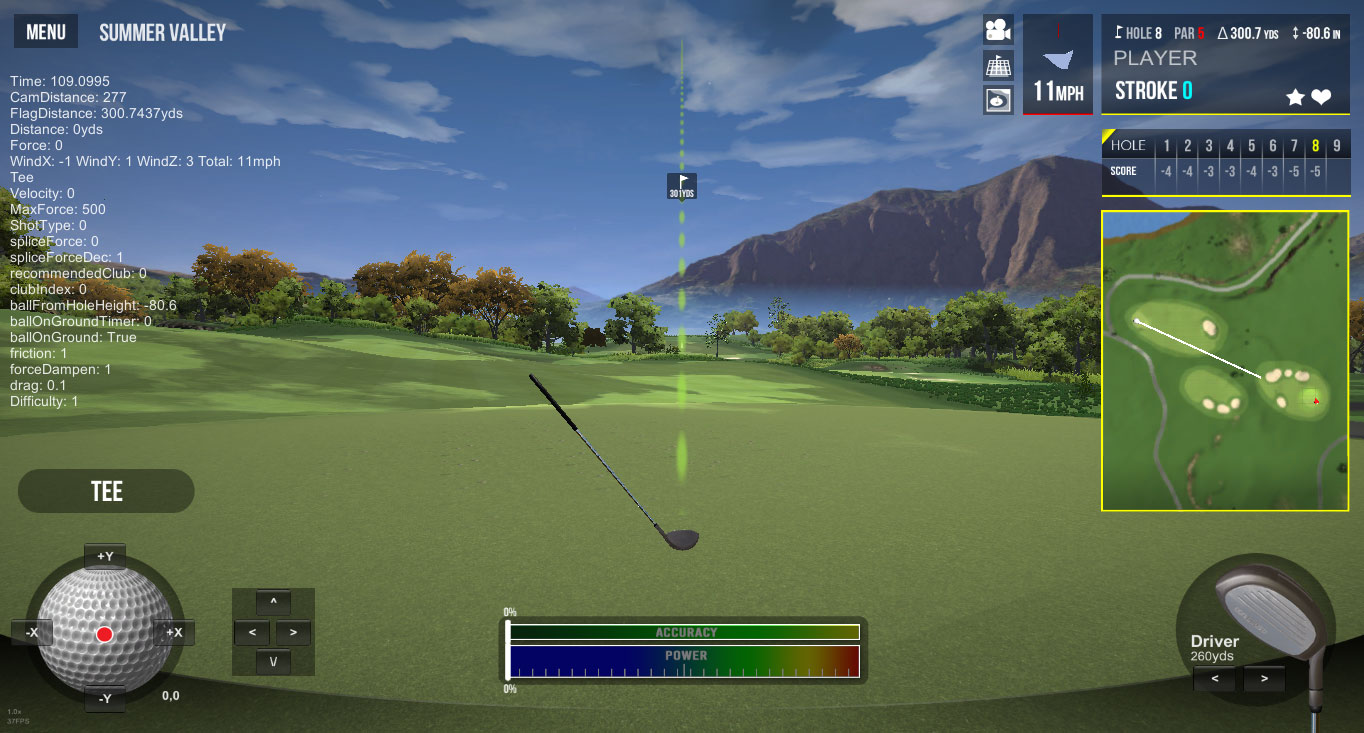Click the star icon on player panel

pos(1295,97)
